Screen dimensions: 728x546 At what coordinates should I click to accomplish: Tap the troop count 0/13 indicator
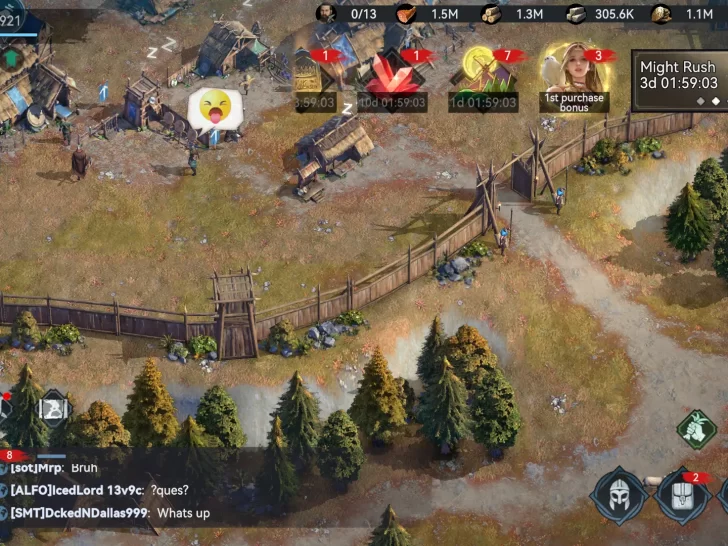click(x=347, y=13)
